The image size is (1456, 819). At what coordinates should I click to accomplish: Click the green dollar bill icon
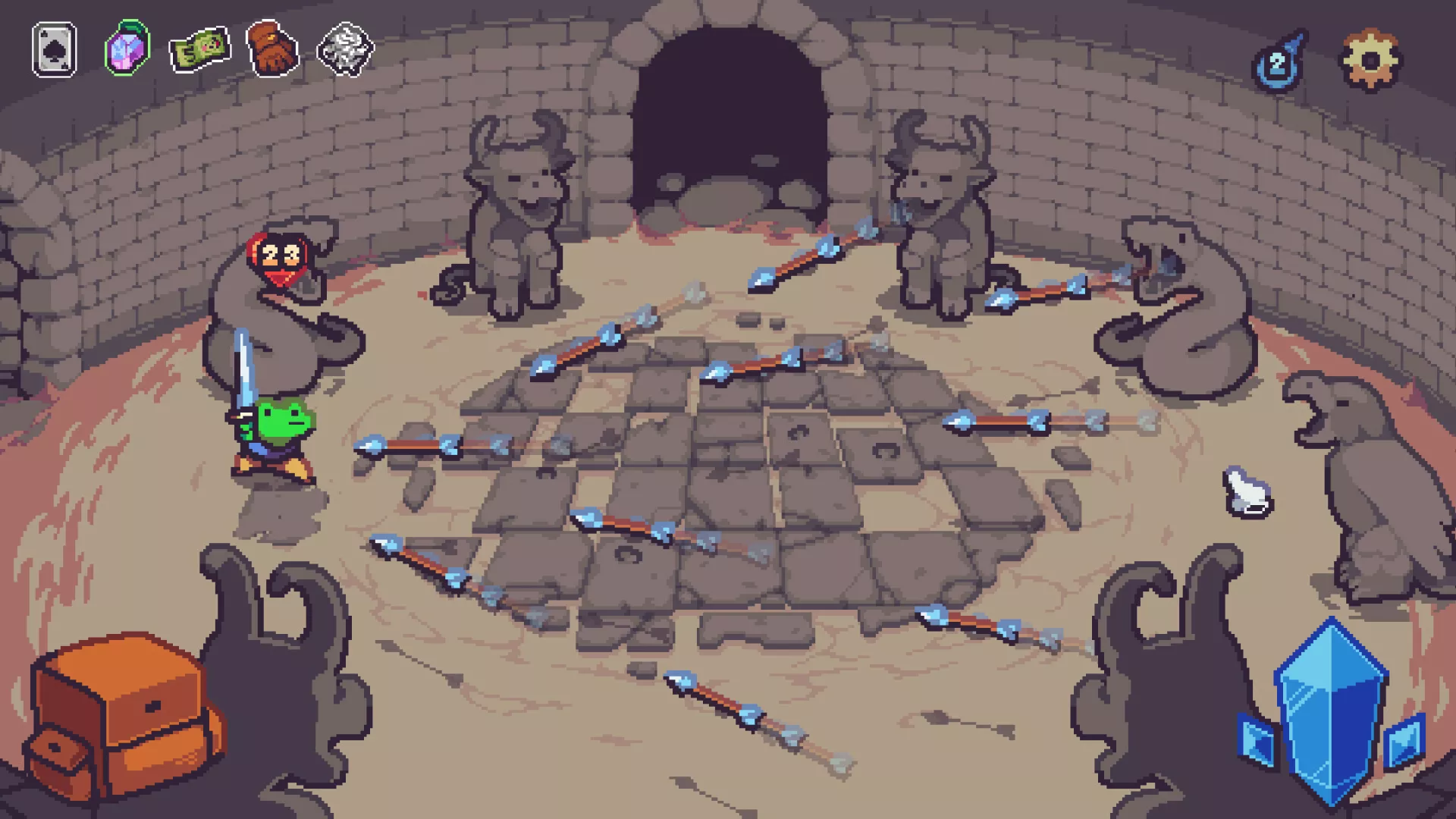[x=199, y=50]
